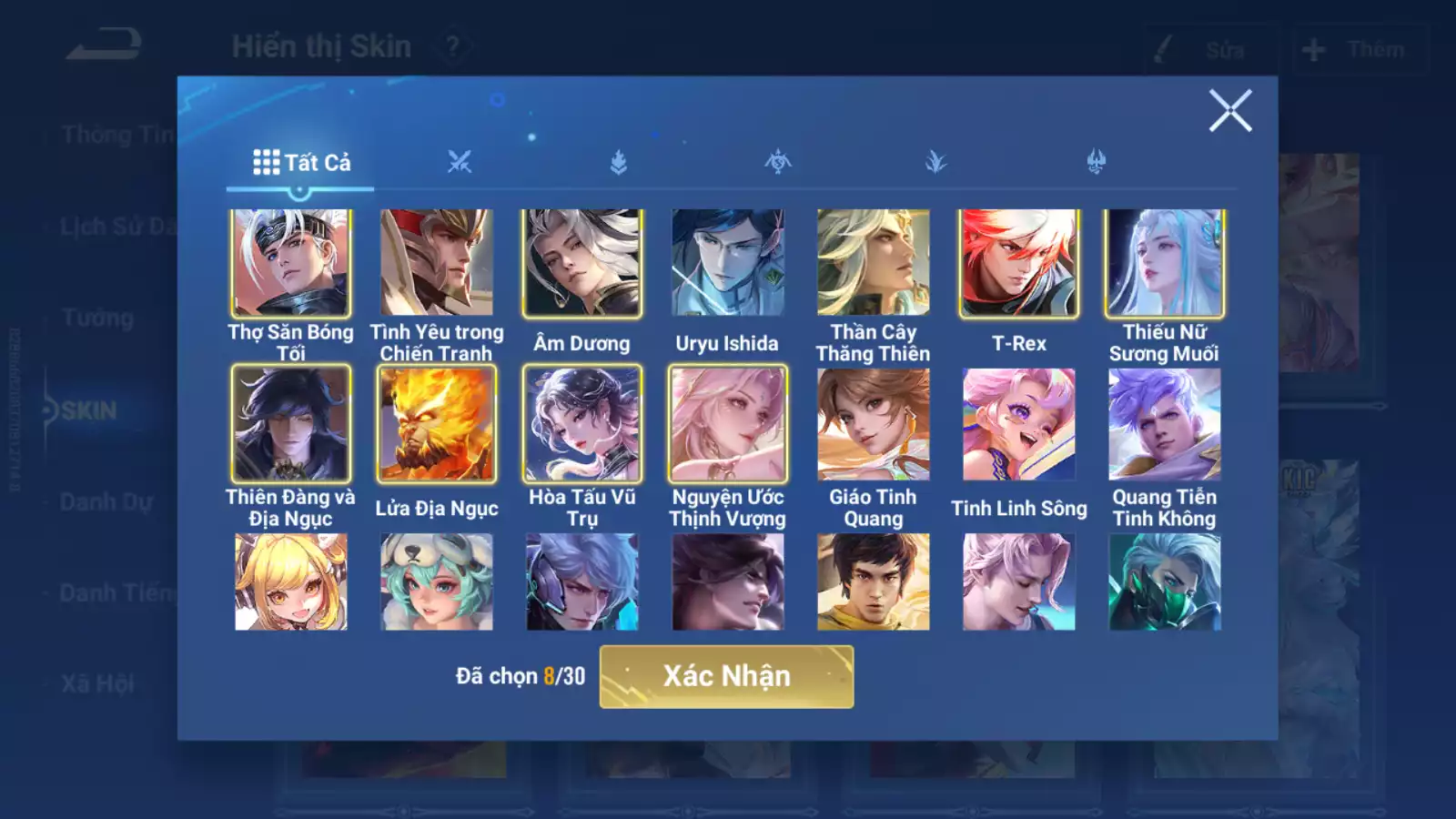The image size is (1456, 819).
Task: Select the leaf class filter icon
Action: [x=936, y=162]
